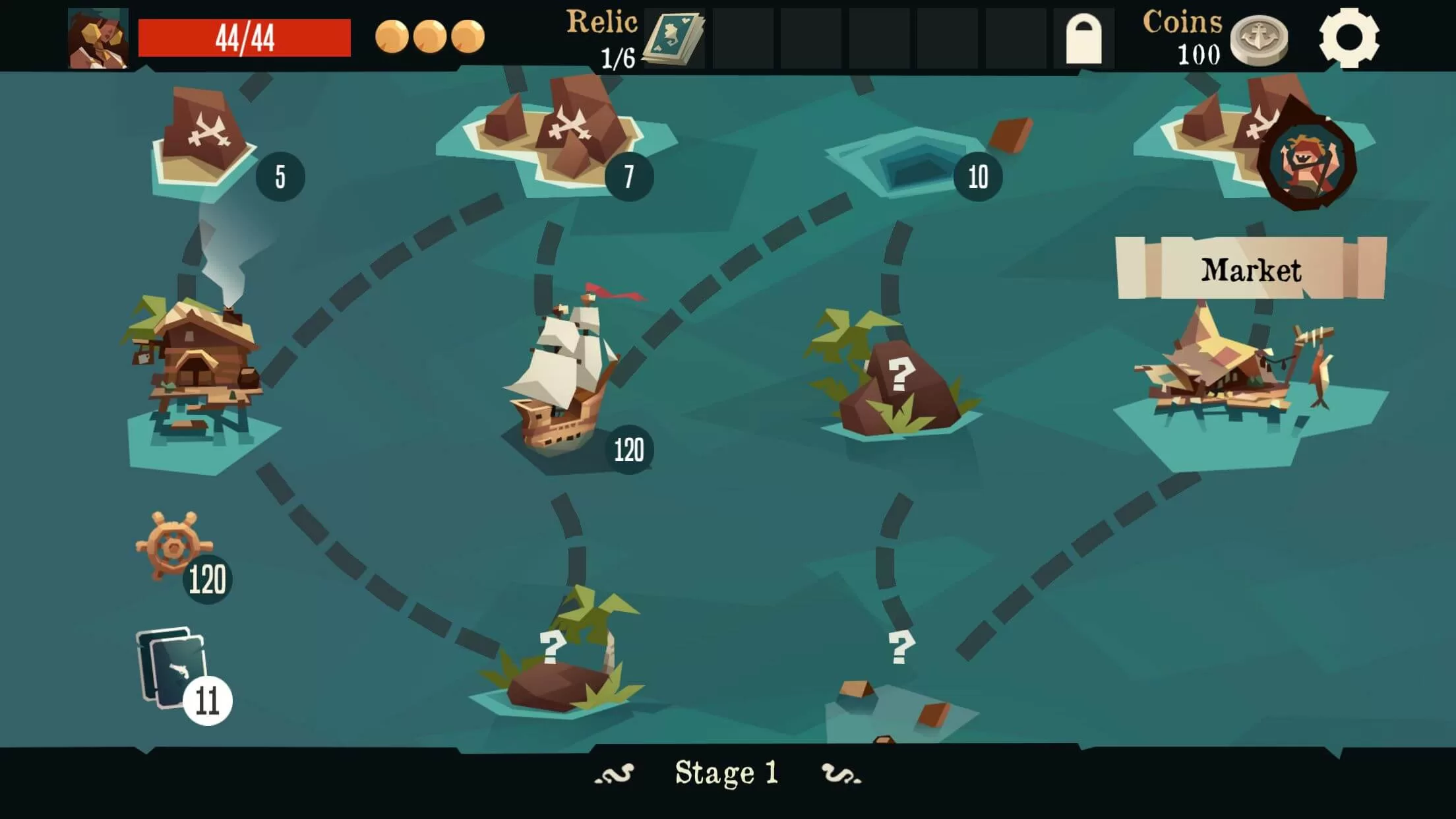Click the ship wheel icon
Screen dimensions: 1456x819
click(173, 546)
